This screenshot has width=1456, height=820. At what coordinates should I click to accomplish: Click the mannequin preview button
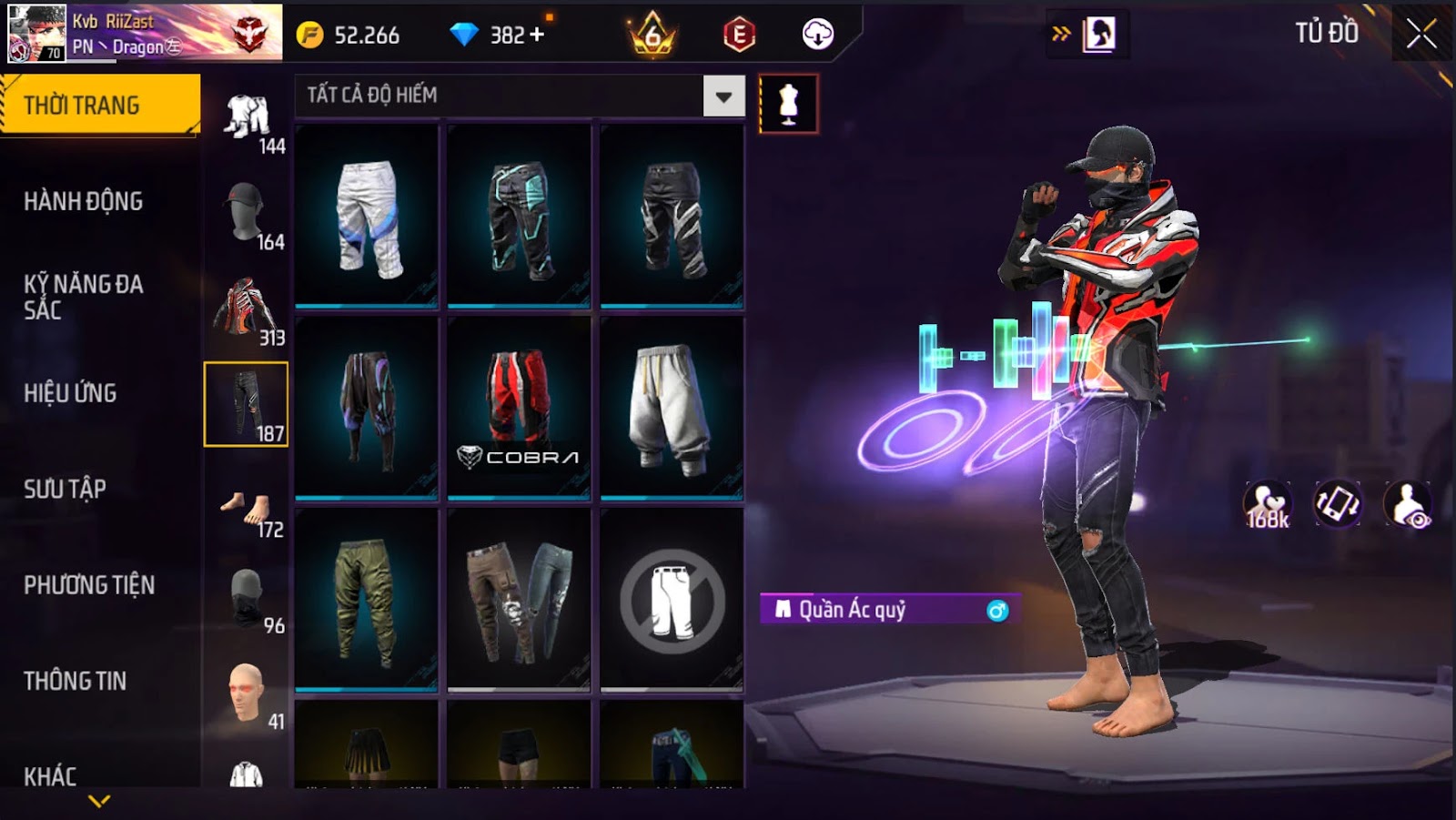tap(788, 105)
